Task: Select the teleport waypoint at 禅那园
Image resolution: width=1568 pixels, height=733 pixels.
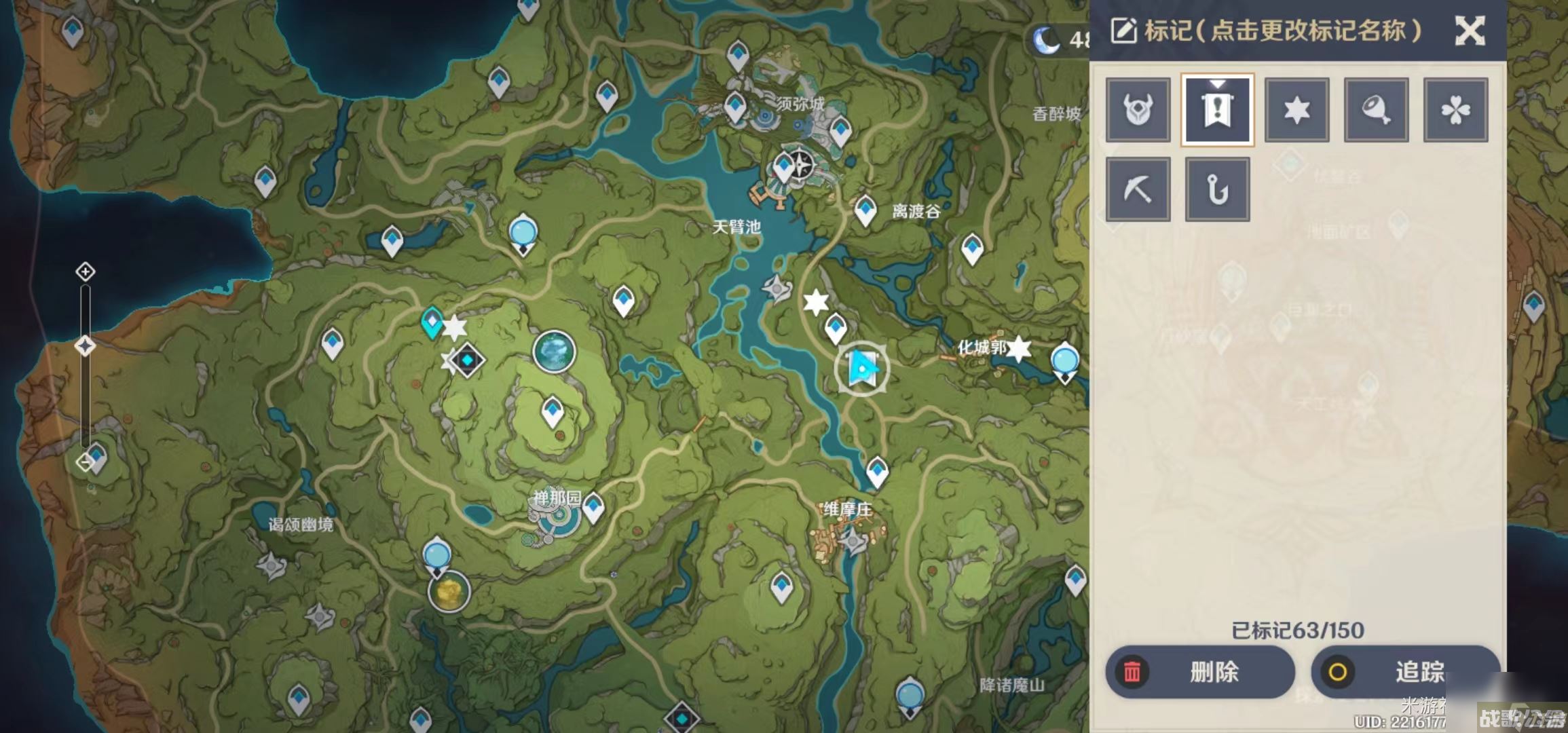Action: [x=593, y=506]
